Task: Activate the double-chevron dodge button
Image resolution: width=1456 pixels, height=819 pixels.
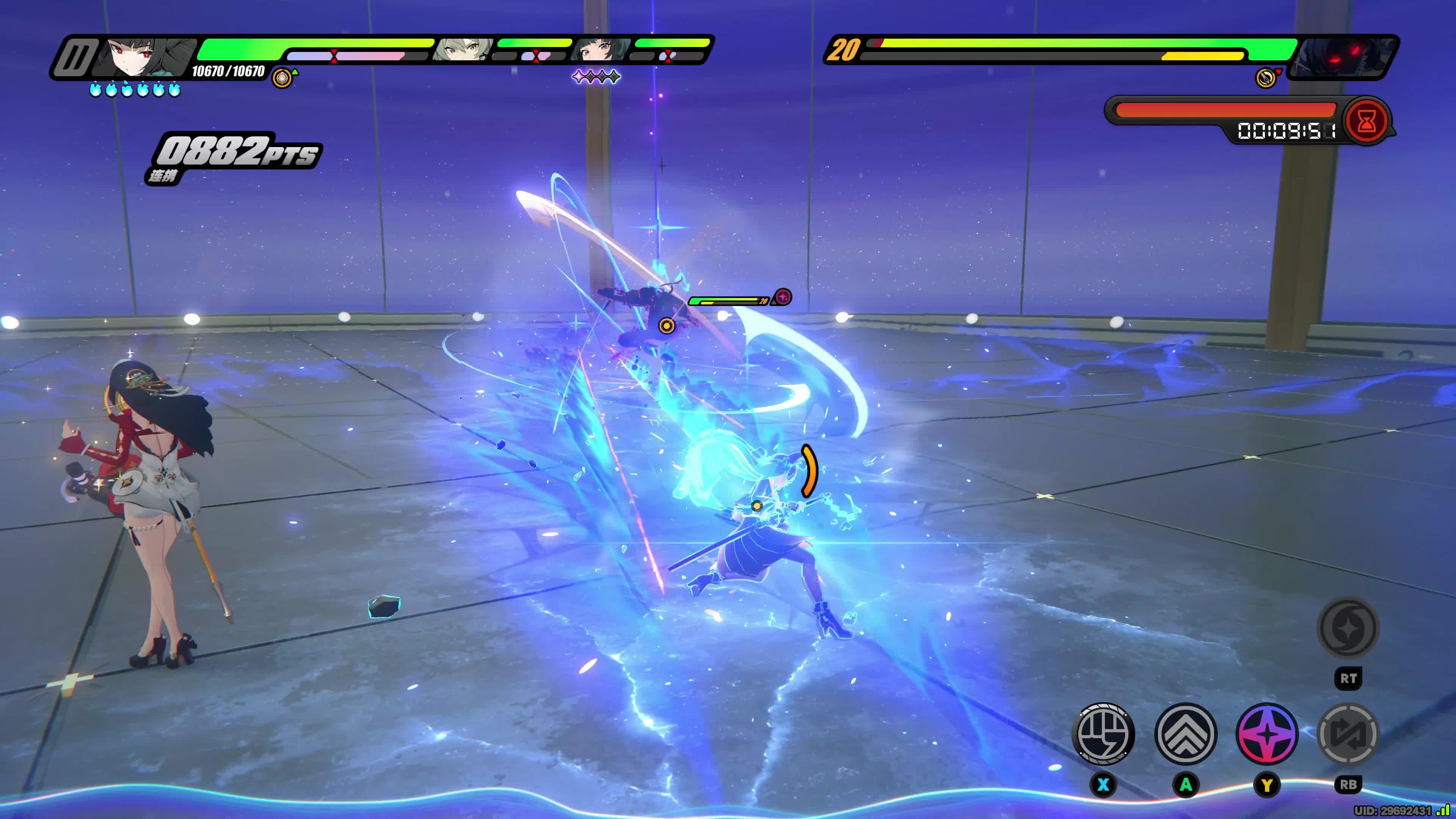Action: pos(1185,734)
